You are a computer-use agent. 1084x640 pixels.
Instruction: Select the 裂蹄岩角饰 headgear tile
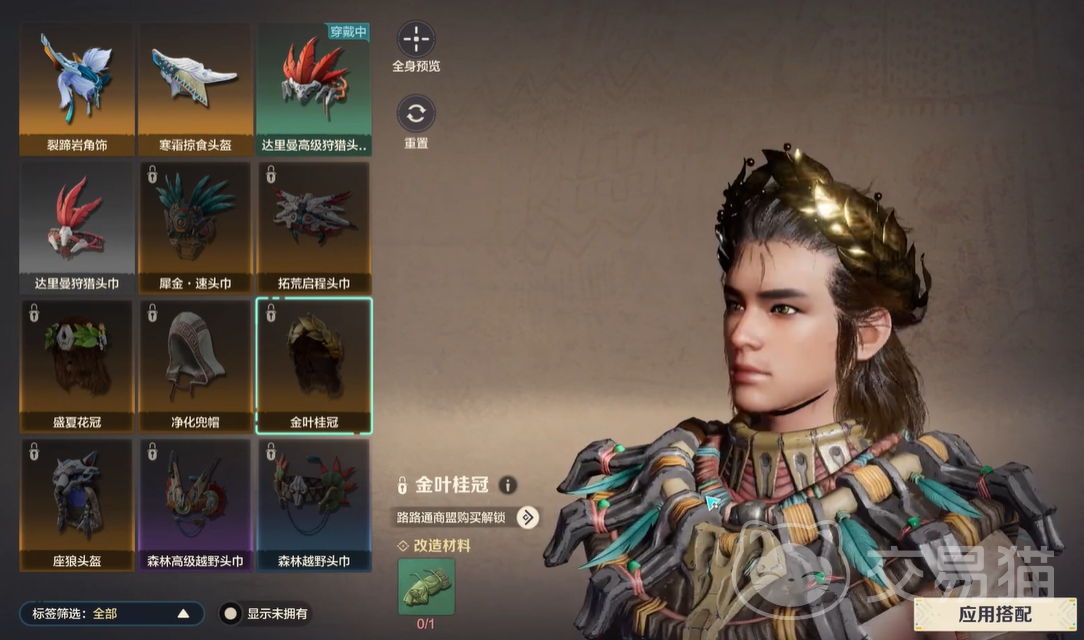pos(76,88)
